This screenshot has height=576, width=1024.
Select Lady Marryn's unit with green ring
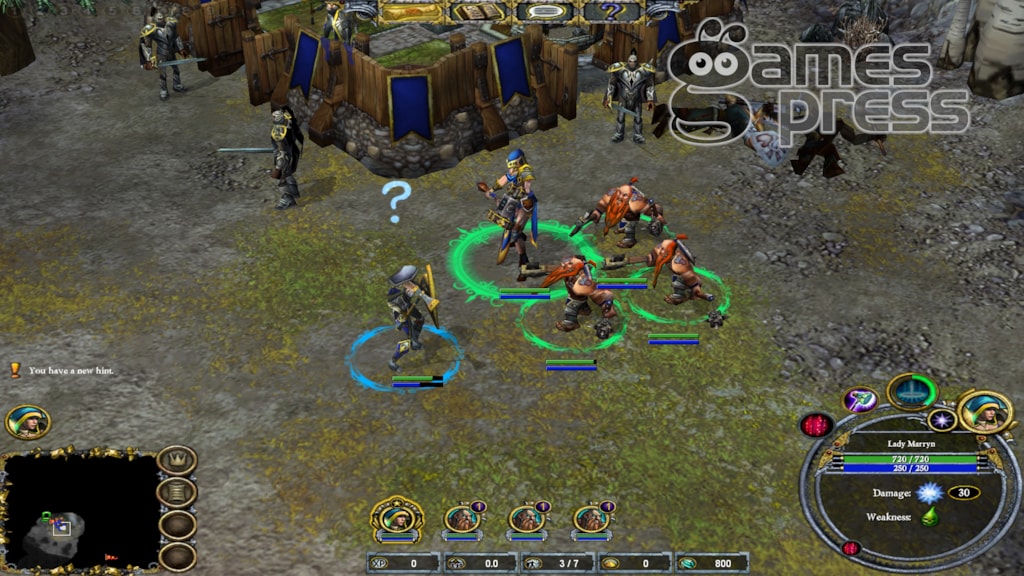(x=514, y=215)
